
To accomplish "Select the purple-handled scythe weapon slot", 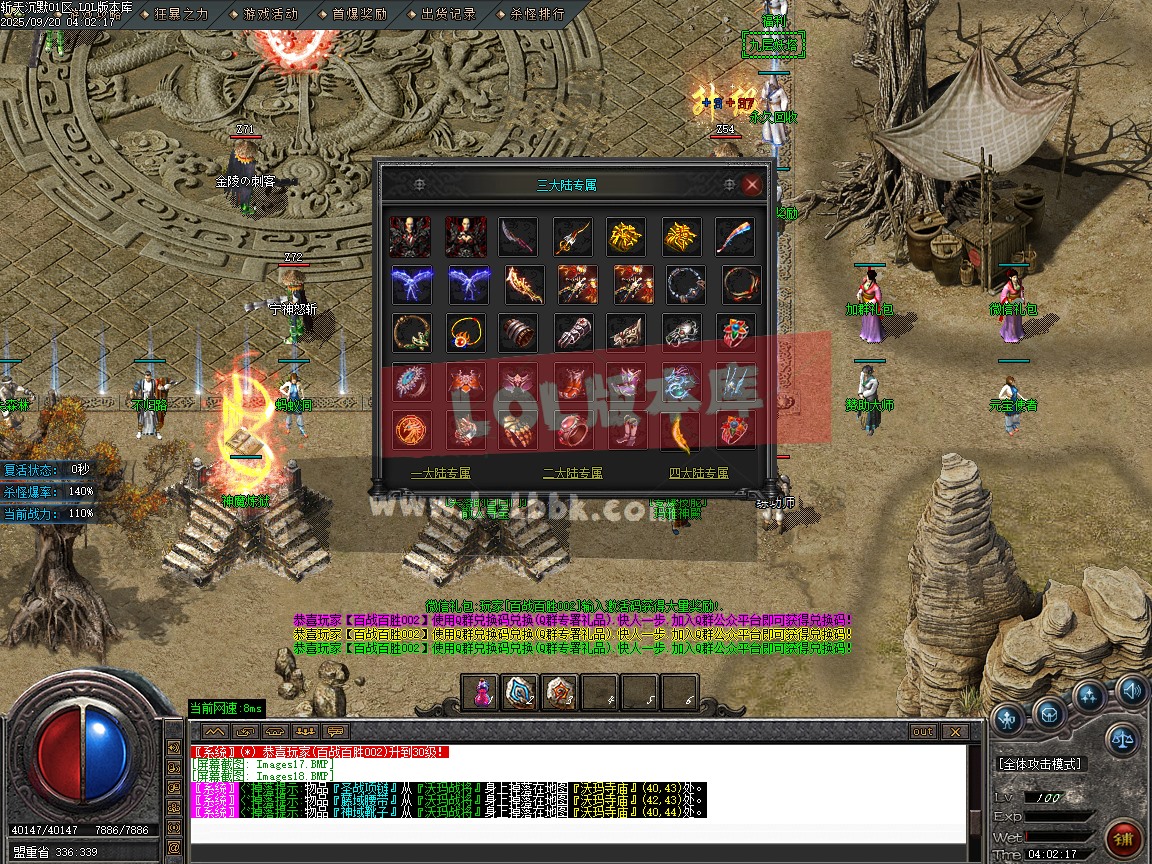I will (519, 237).
